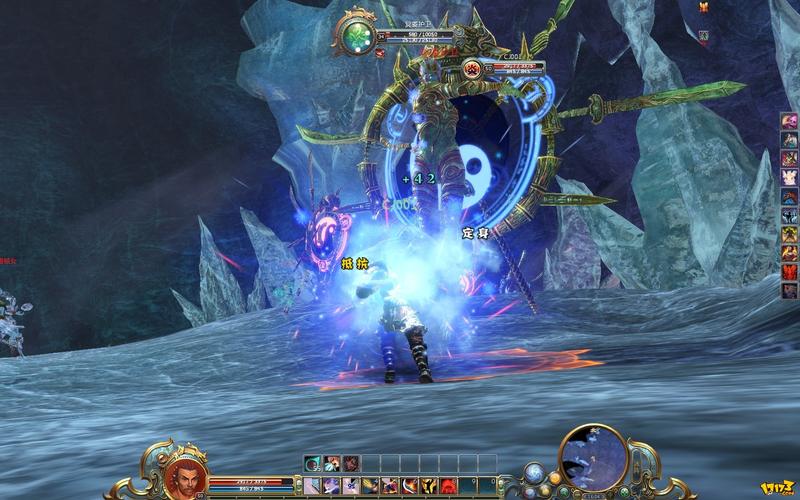Click the blue swirl orb beside minimap
800x500 pixels.
[537, 476]
